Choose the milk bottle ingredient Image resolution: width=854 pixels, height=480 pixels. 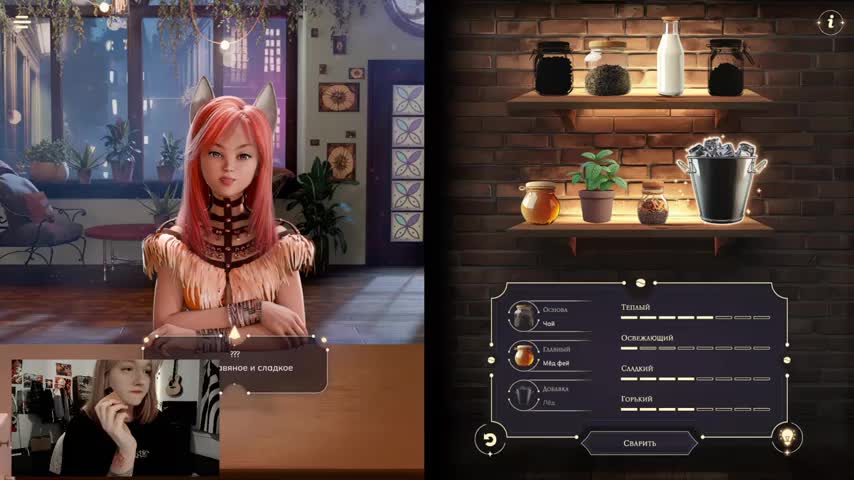(670, 58)
